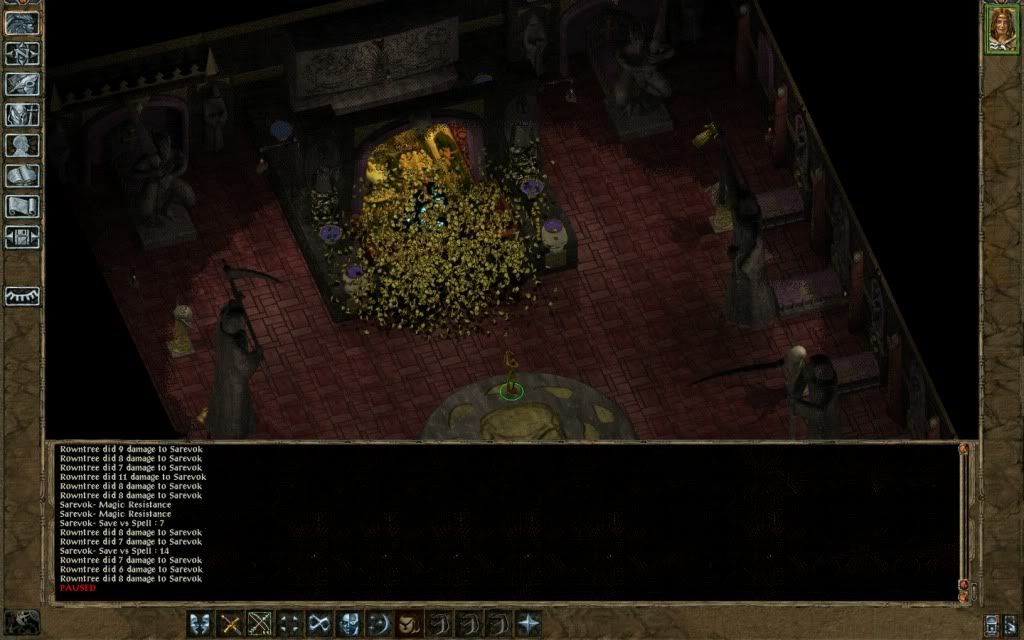
Task: Activate the talk masks action button
Action: 200,623
